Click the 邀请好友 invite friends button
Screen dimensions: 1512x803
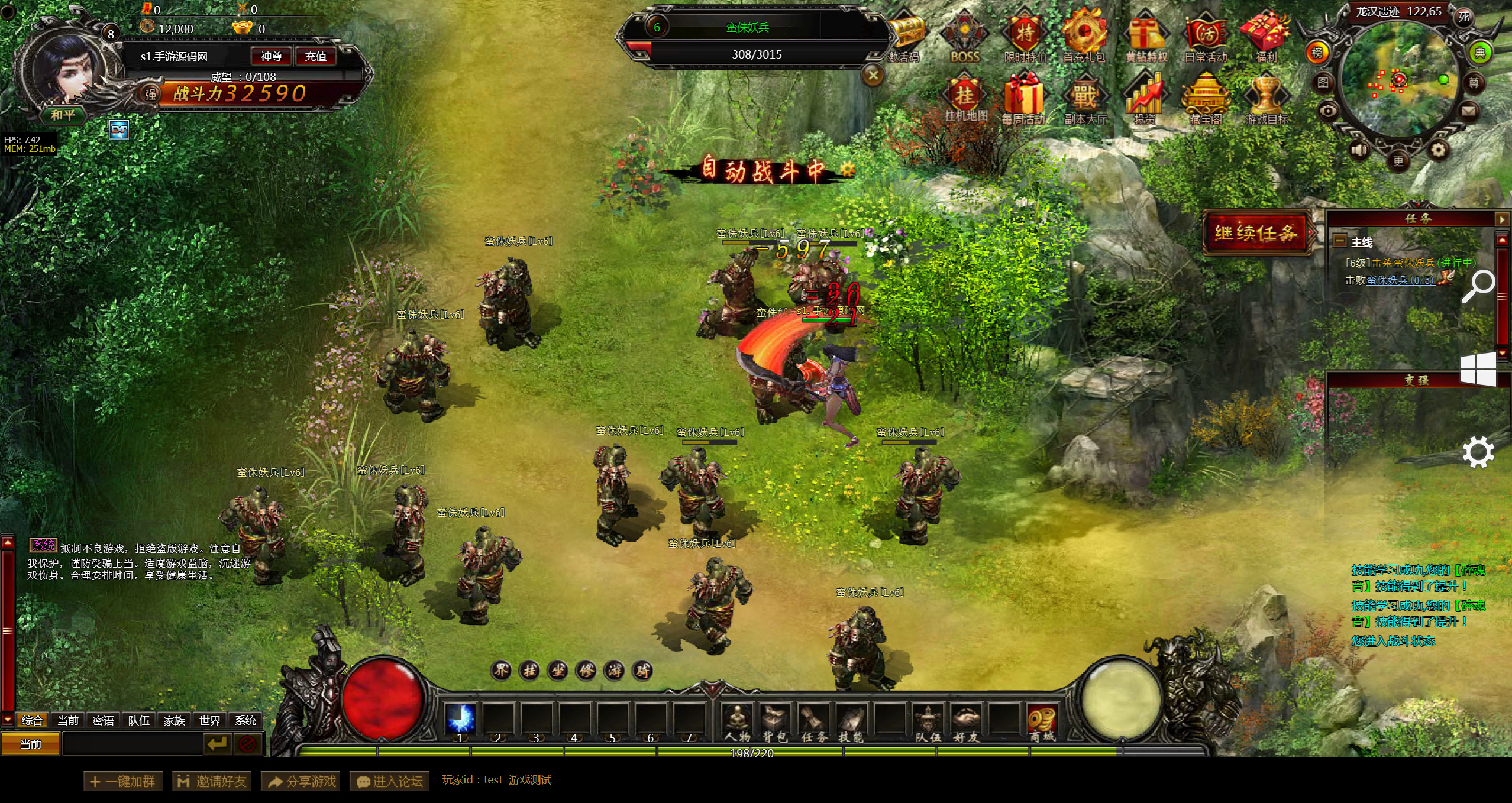click(x=212, y=781)
